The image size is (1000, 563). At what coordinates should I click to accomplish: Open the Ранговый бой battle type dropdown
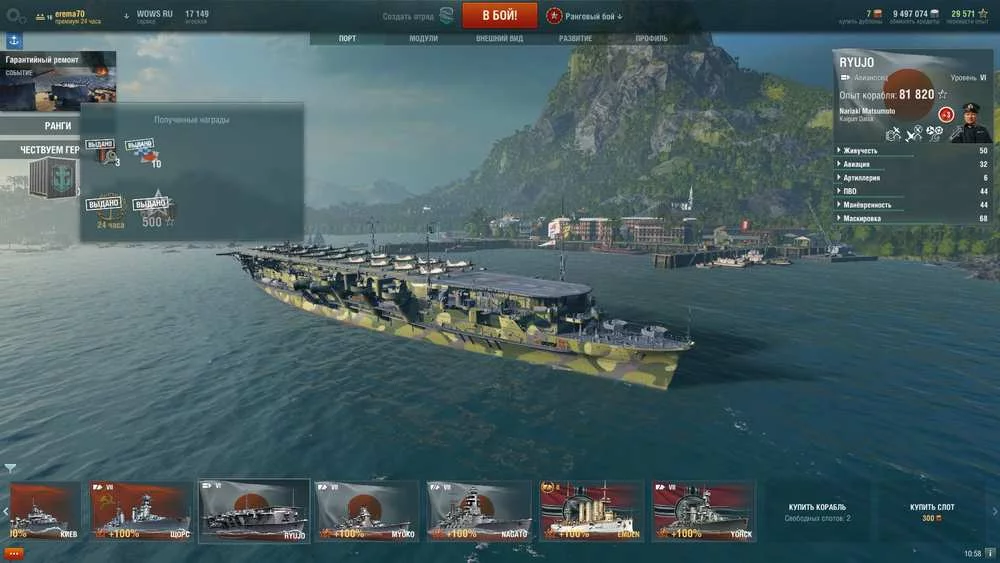point(585,16)
